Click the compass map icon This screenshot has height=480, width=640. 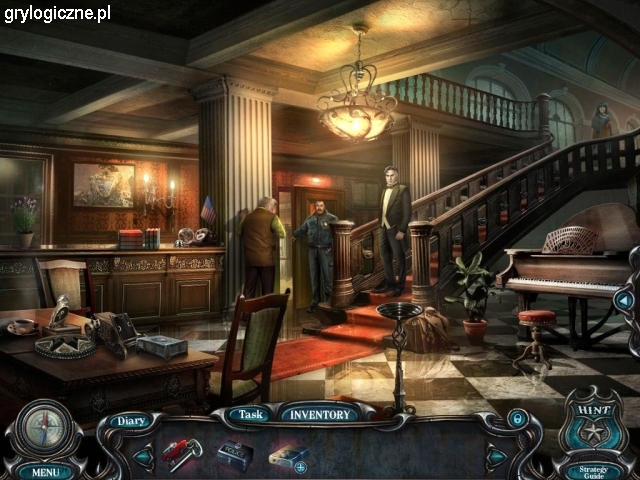point(42,426)
